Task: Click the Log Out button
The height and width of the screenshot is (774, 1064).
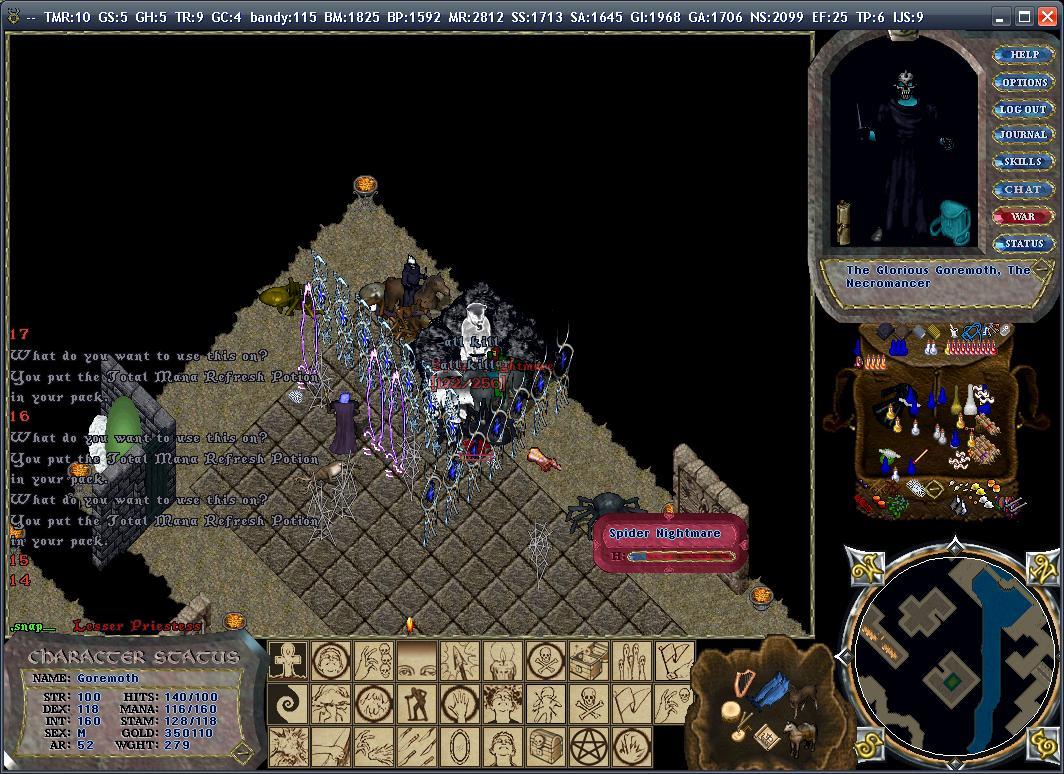Action: tap(1023, 109)
